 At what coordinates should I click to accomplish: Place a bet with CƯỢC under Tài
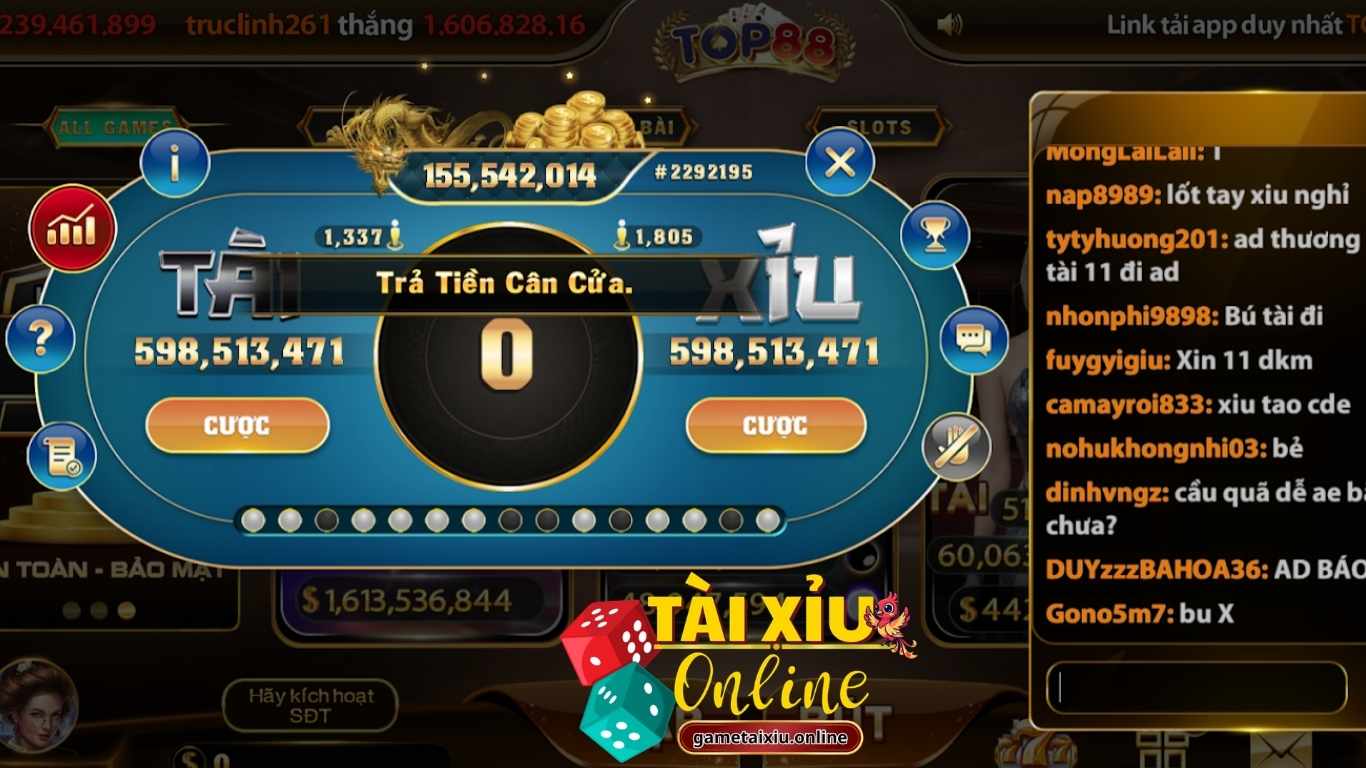pos(237,424)
